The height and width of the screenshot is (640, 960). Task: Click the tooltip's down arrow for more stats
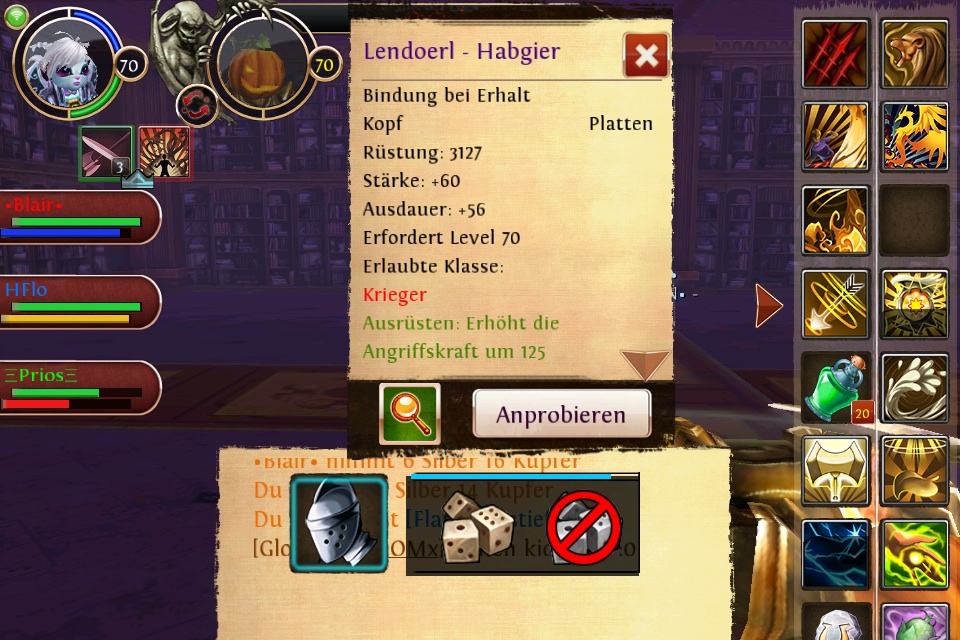pos(645,364)
